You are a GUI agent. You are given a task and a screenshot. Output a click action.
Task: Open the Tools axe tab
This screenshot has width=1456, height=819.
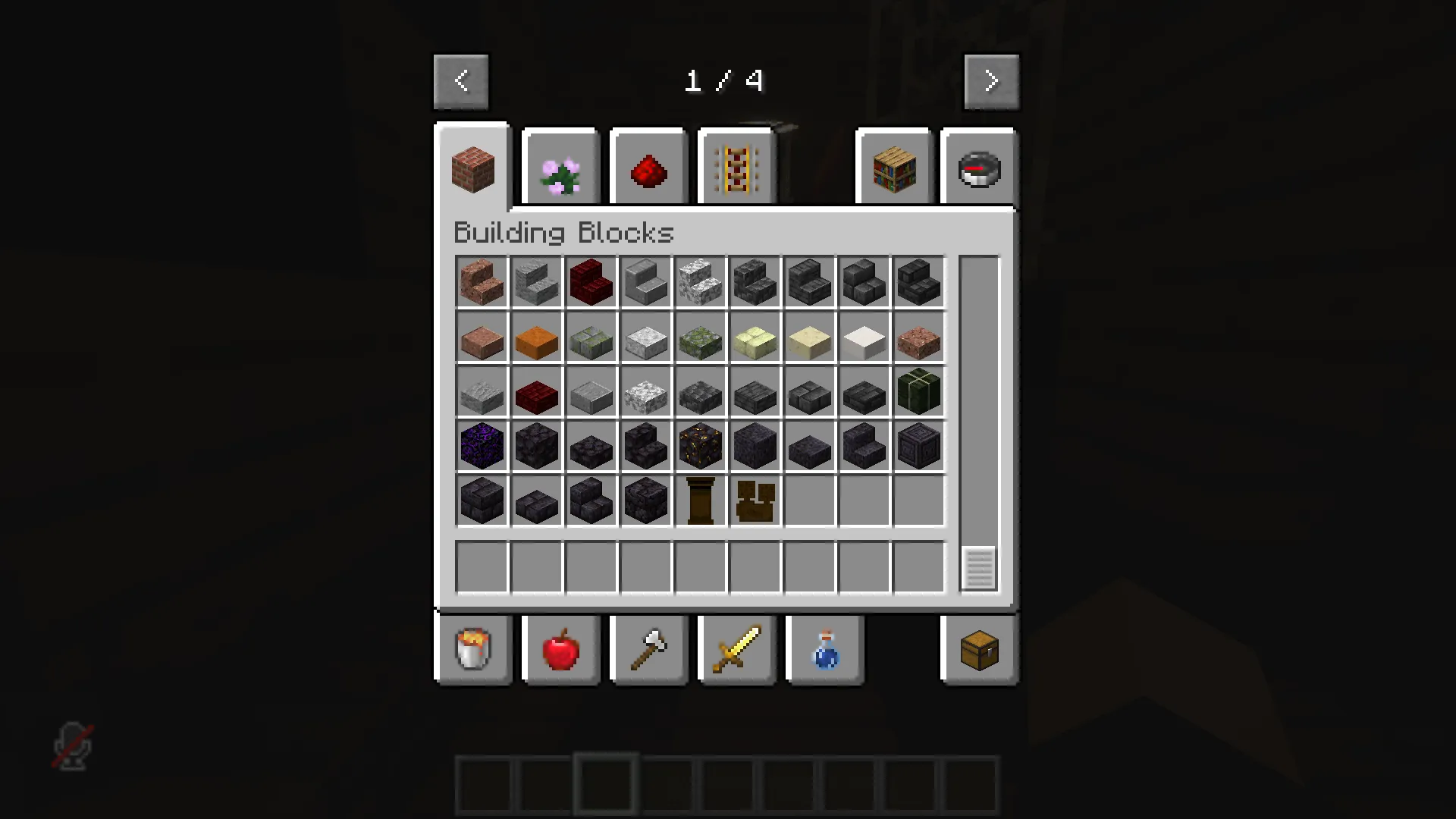coord(648,650)
